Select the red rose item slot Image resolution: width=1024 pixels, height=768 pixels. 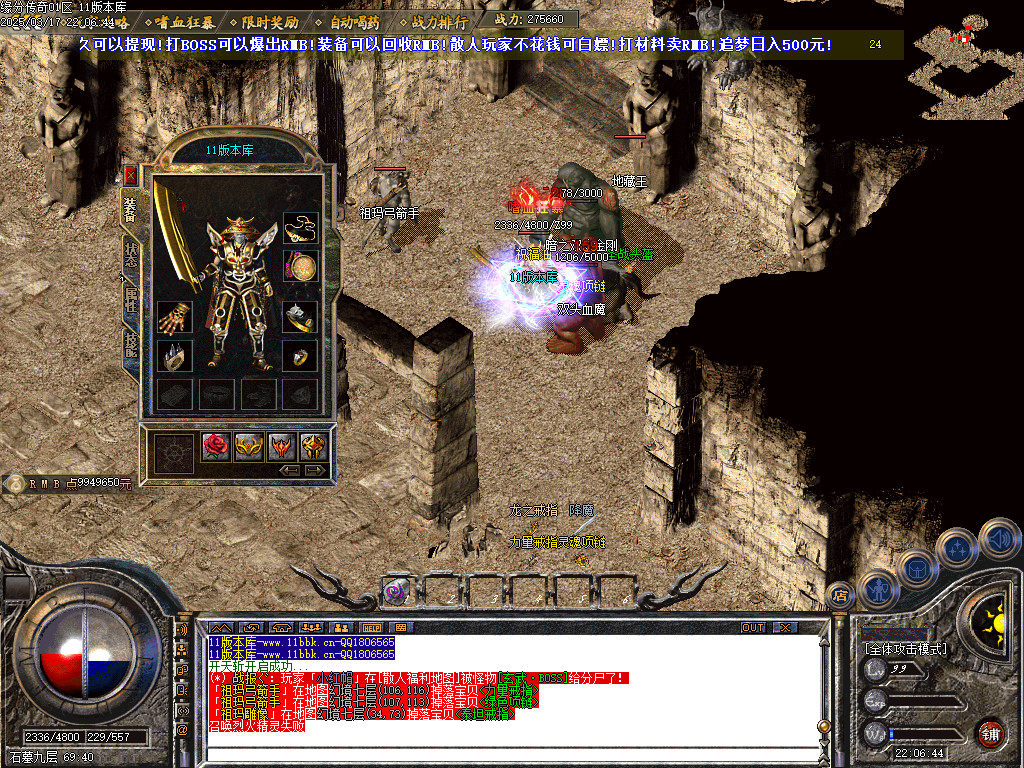(x=217, y=446)
